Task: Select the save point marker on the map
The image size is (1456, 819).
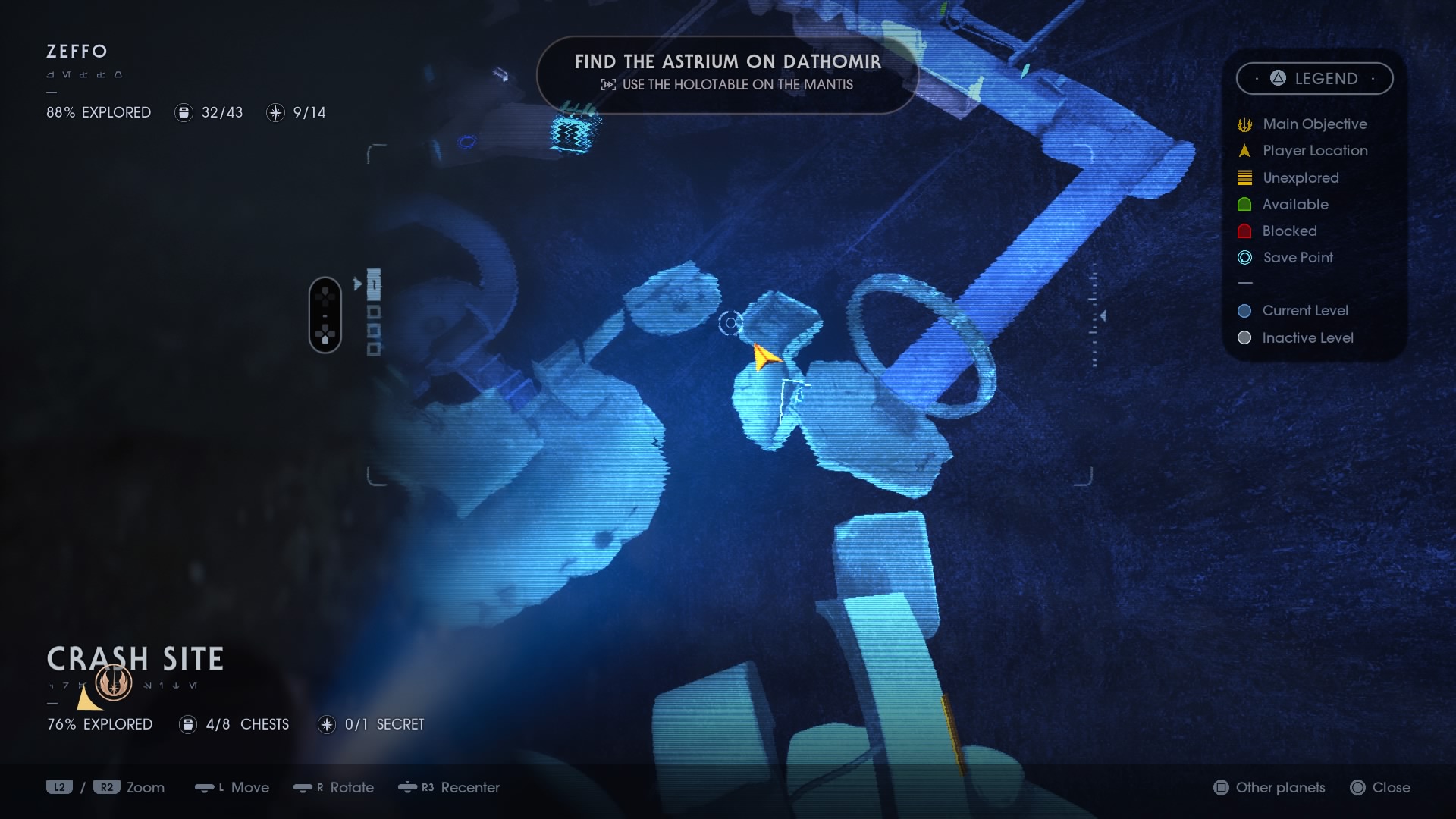Action: coord(730,324)
